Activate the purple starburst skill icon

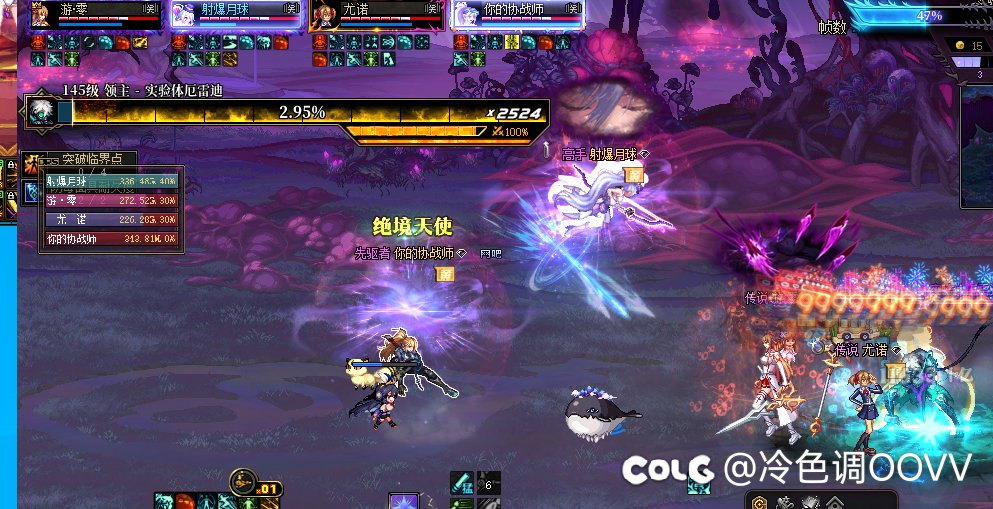tap(404, 500)
